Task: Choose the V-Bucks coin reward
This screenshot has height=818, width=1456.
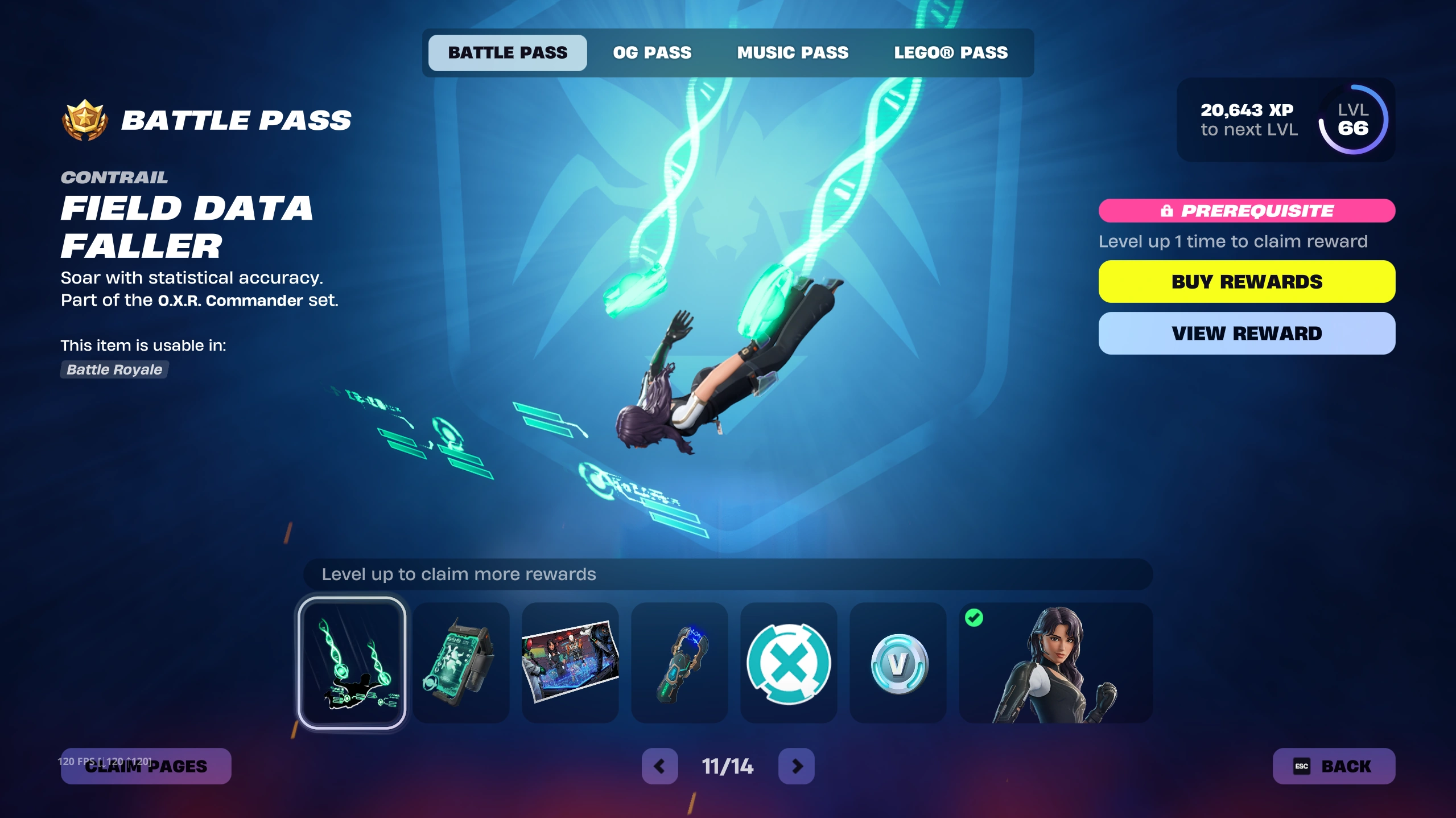Action: point(898,663)
